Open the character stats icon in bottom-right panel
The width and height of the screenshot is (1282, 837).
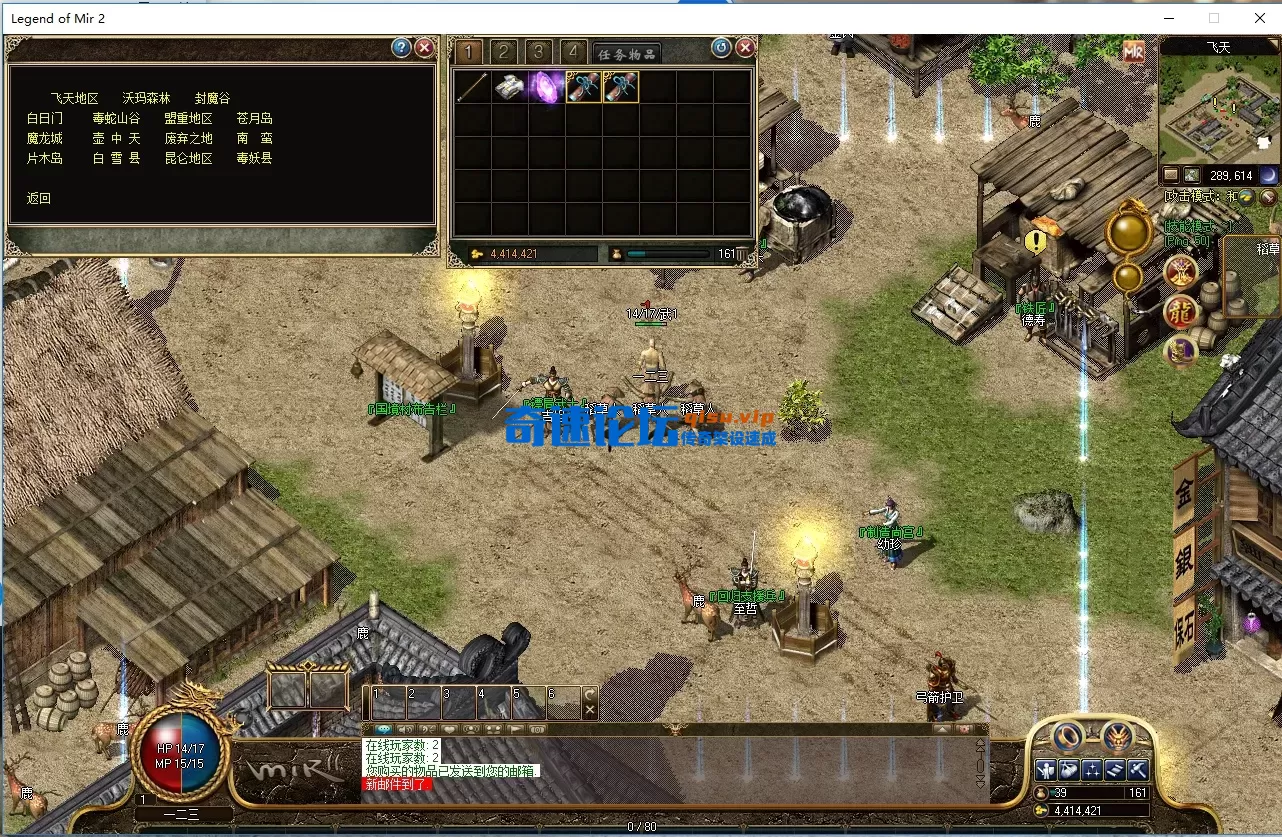(1045, 770)
